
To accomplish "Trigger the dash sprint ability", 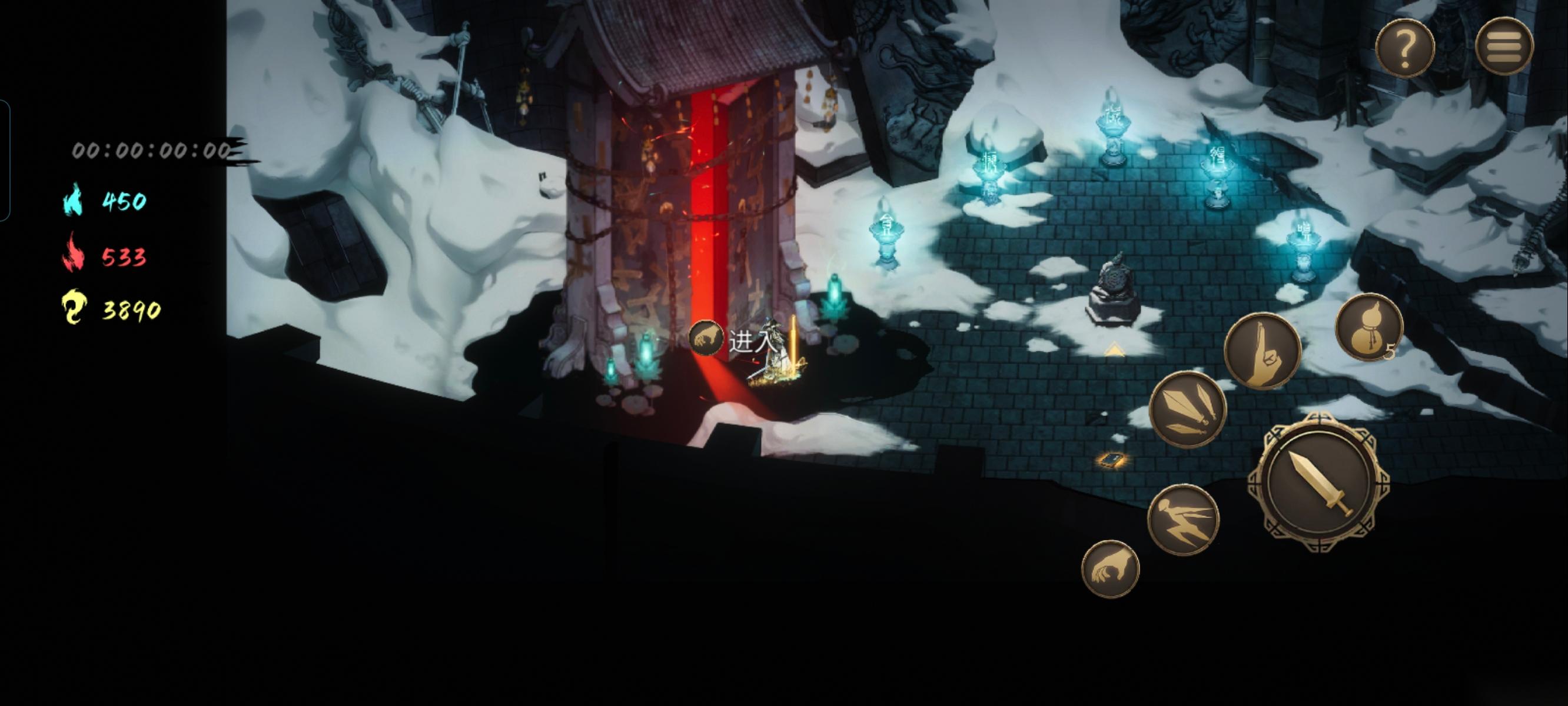I will pyautogui.click(x=1182, y=519).
